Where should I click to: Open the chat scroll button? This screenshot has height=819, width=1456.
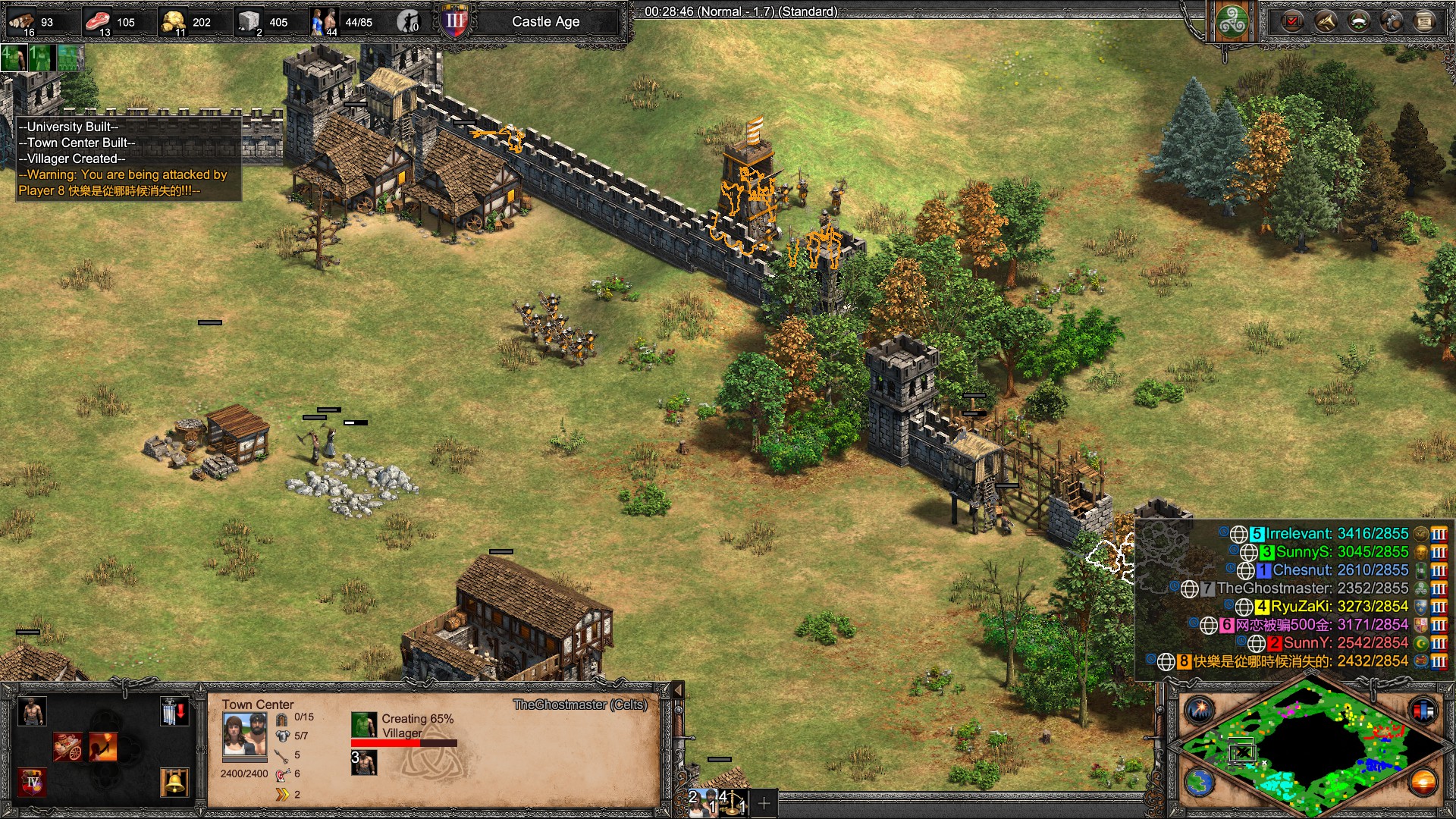tap(1425, 21)
